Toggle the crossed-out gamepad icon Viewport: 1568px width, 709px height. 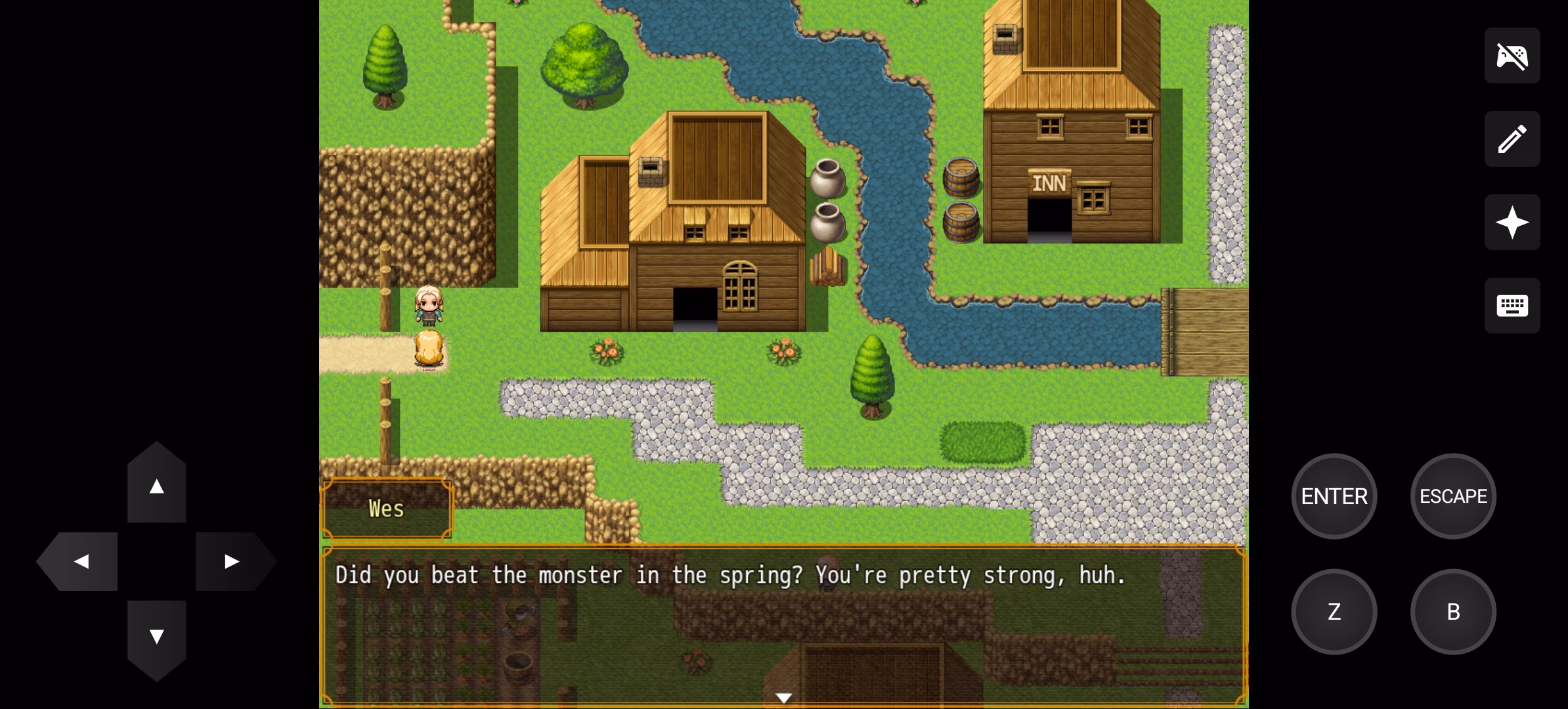(1512, 56)
